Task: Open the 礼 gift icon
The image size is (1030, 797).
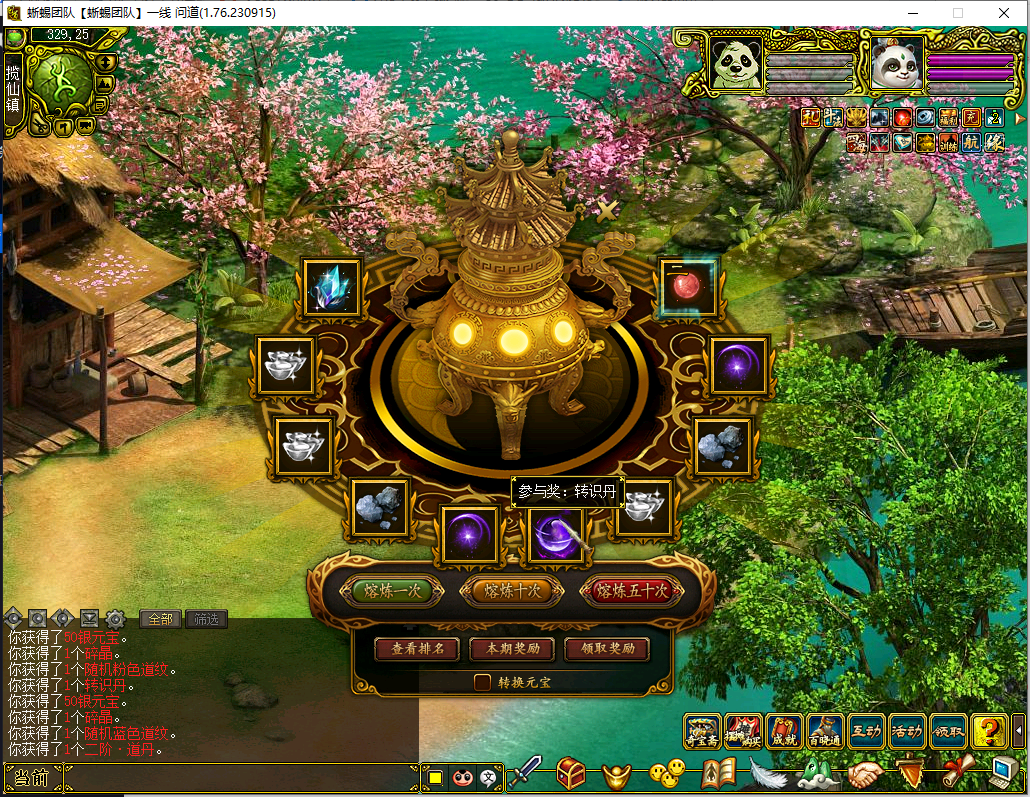Action: (x=811, y=117)
